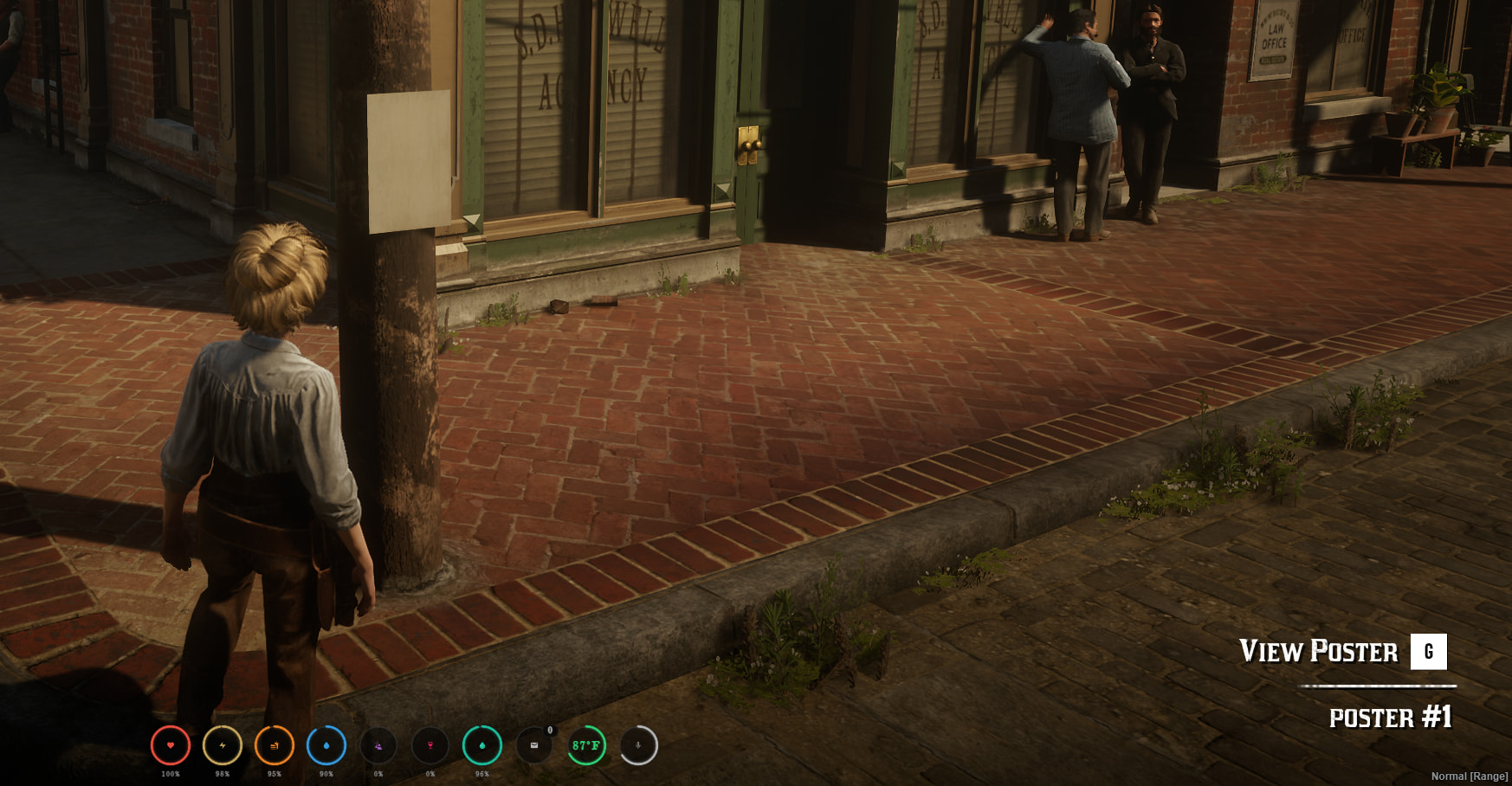Click the pink wine glass icon
1512x786 pixels.
[x=430, y=745]
